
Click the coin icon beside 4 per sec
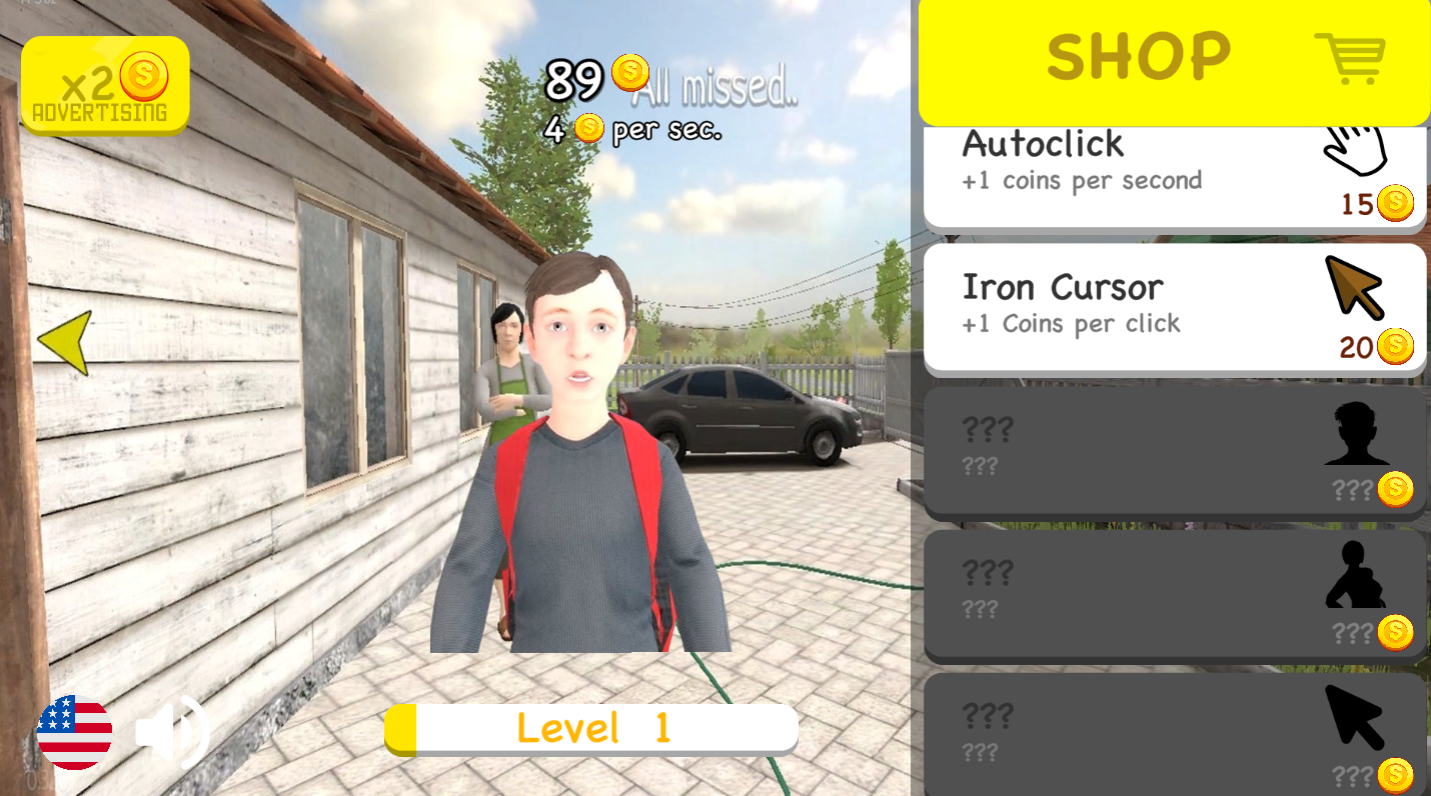[586, 130]
